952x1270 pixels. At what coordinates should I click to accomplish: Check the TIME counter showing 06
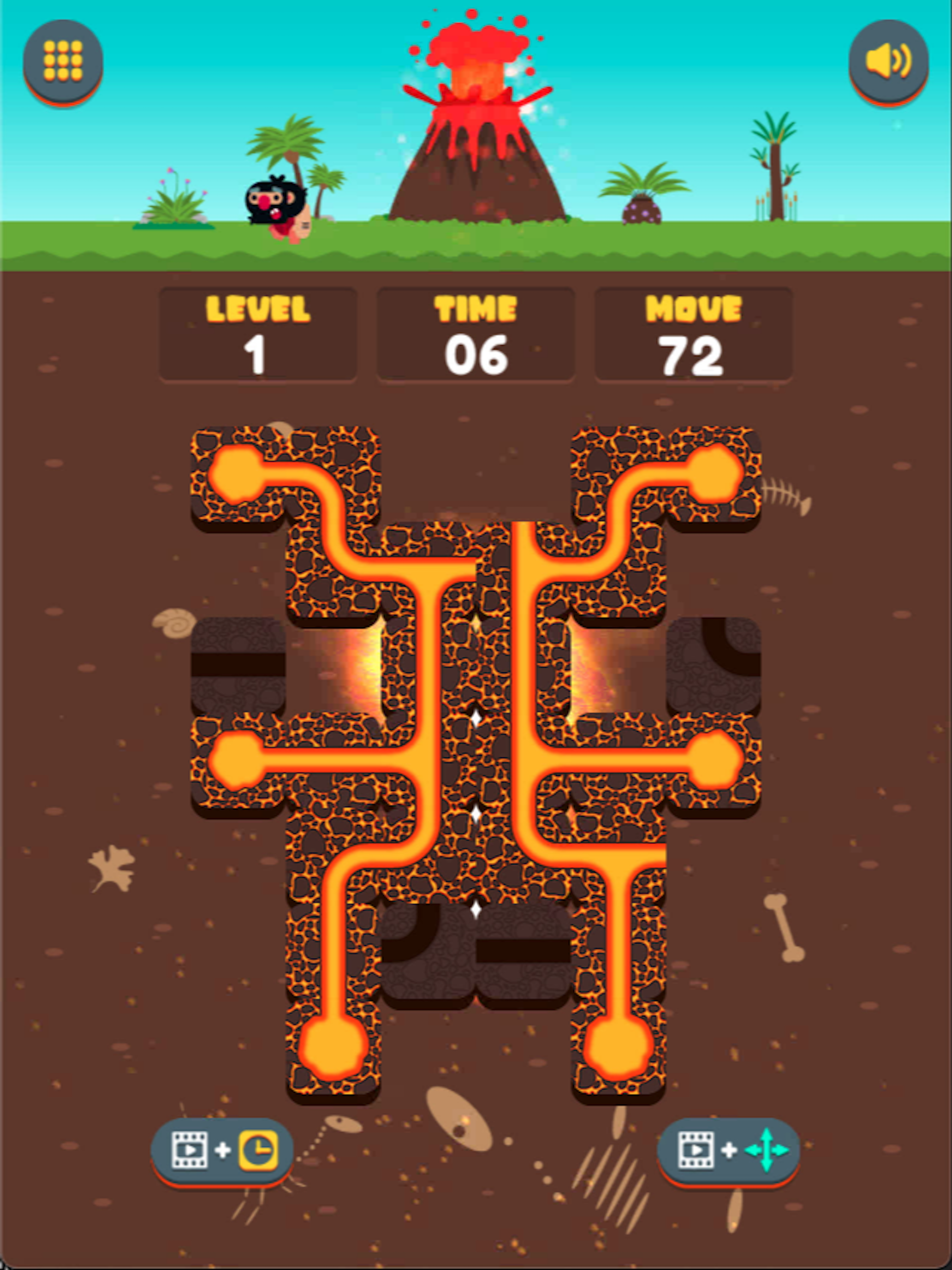pos(476,332)
